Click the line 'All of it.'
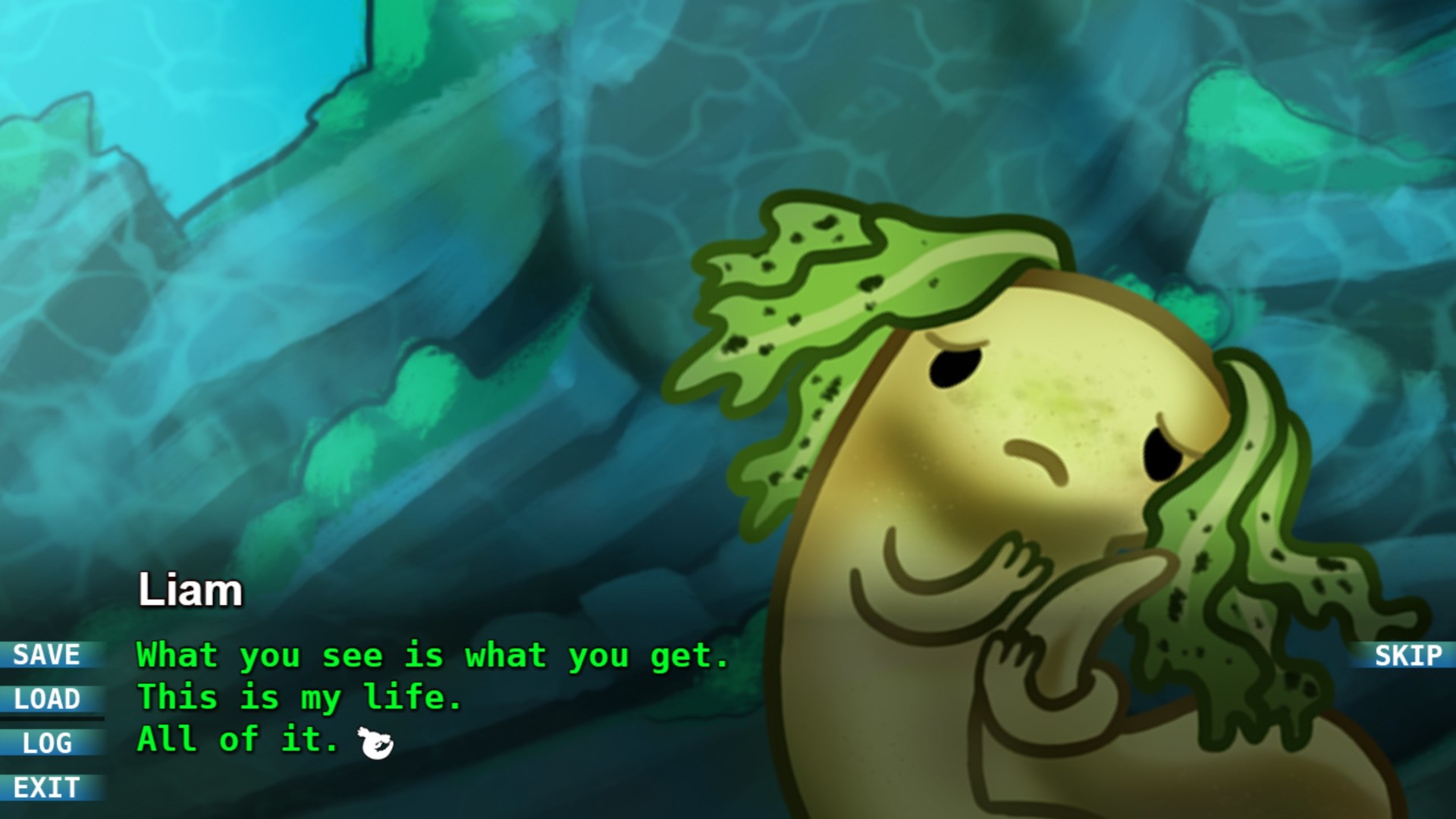Viewport: 1456px width, 819px height. click(x=237, y=739)
